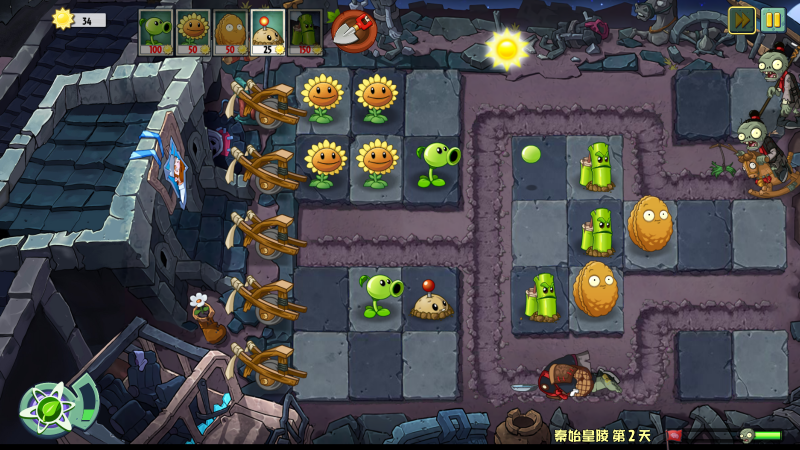Select the Potato Mine seed packet
800x450 pixels.
pos(267,32)
